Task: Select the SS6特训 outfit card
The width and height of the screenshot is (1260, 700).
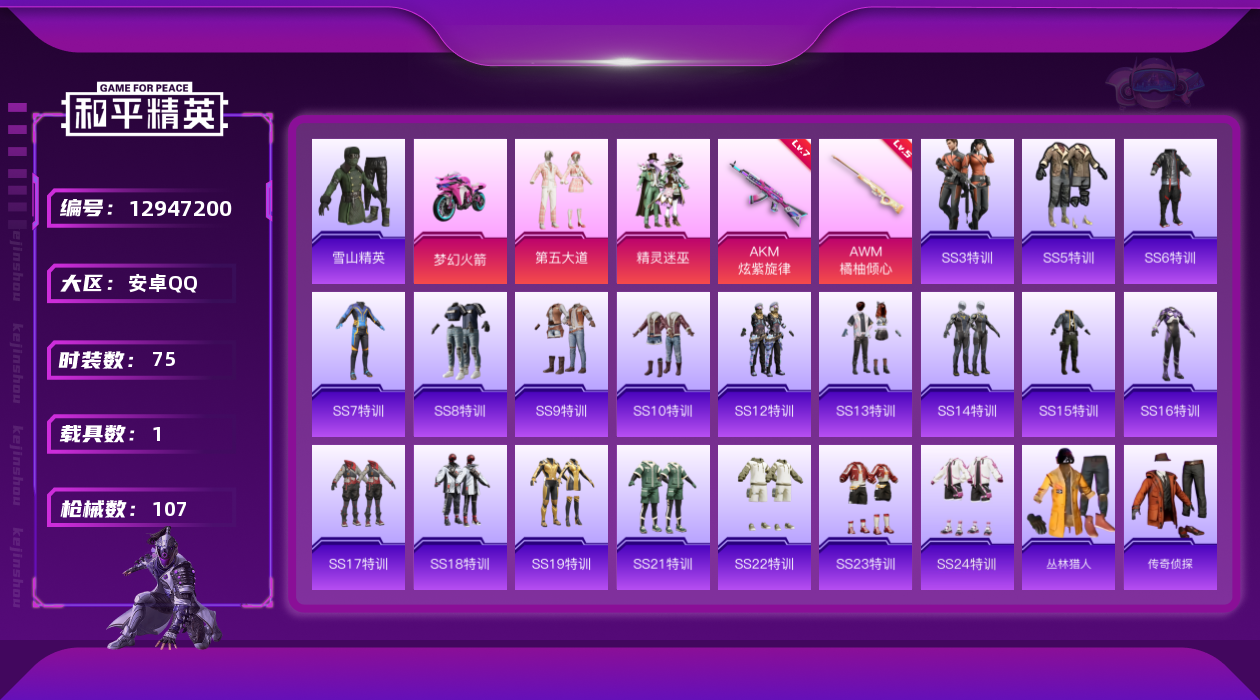Action: coord(1170,211)
